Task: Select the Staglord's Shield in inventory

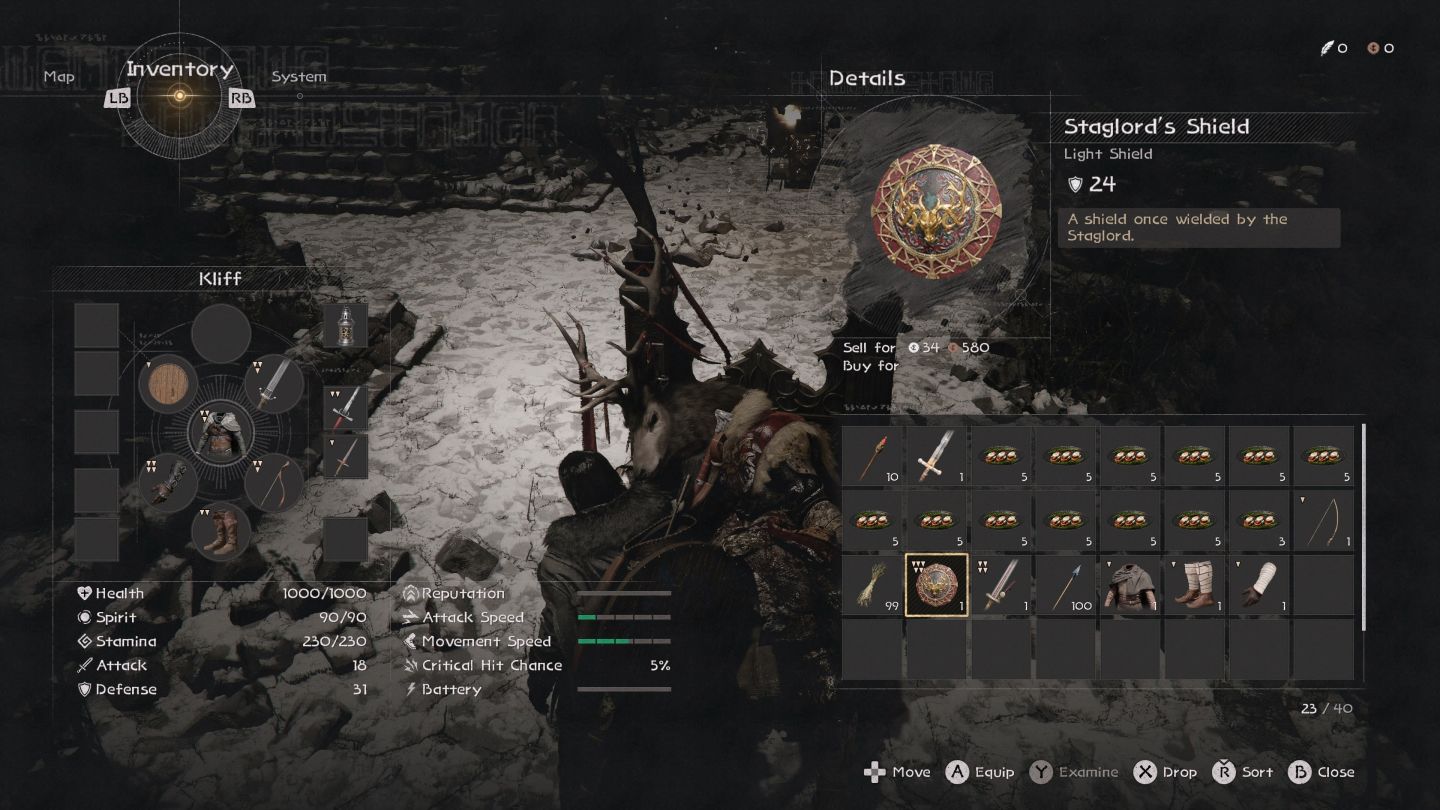Action: point(936,585)
